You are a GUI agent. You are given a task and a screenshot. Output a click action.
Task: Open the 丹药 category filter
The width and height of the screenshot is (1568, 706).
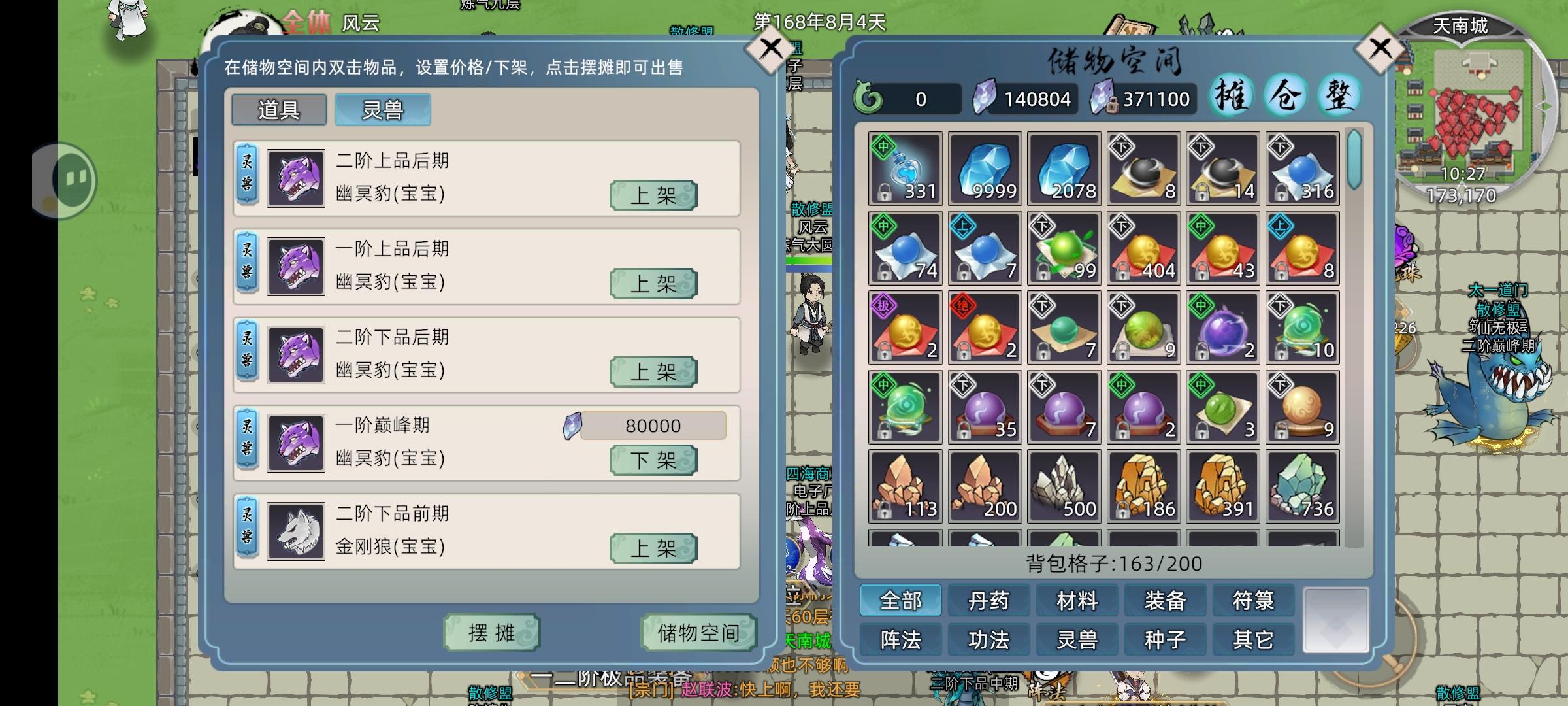coord(989,599)
